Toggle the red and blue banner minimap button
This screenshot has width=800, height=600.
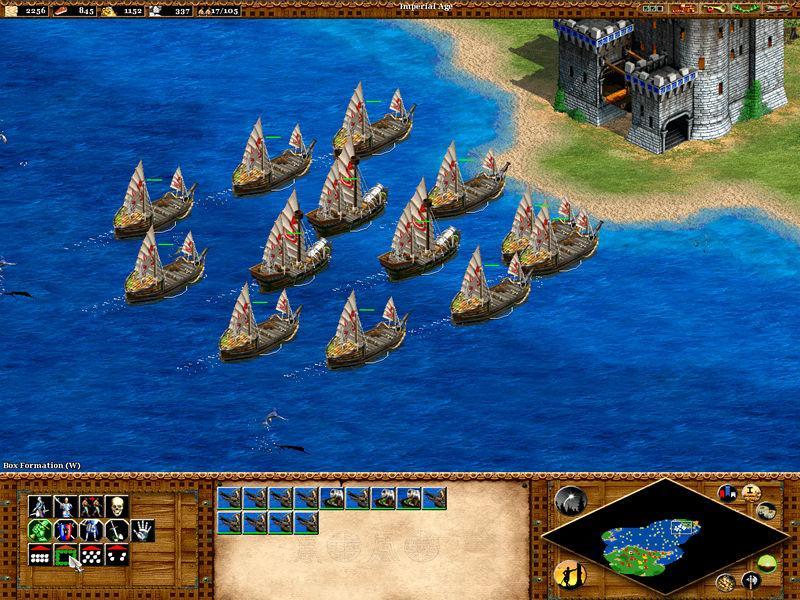pyautogui.click(x=727, y=493)
